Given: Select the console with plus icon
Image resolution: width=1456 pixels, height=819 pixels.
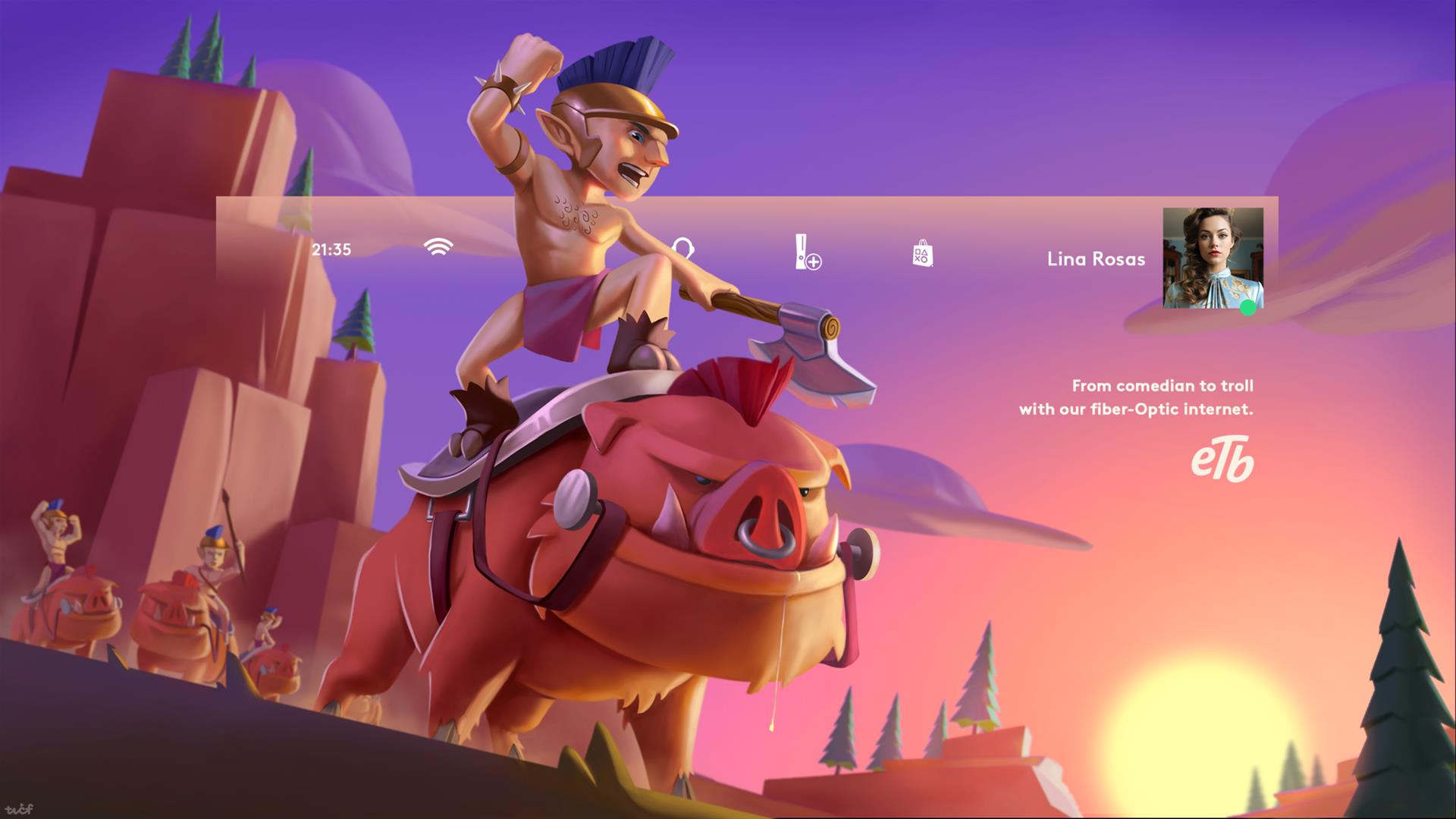Looking at the screenshot, I should (808, 253).
